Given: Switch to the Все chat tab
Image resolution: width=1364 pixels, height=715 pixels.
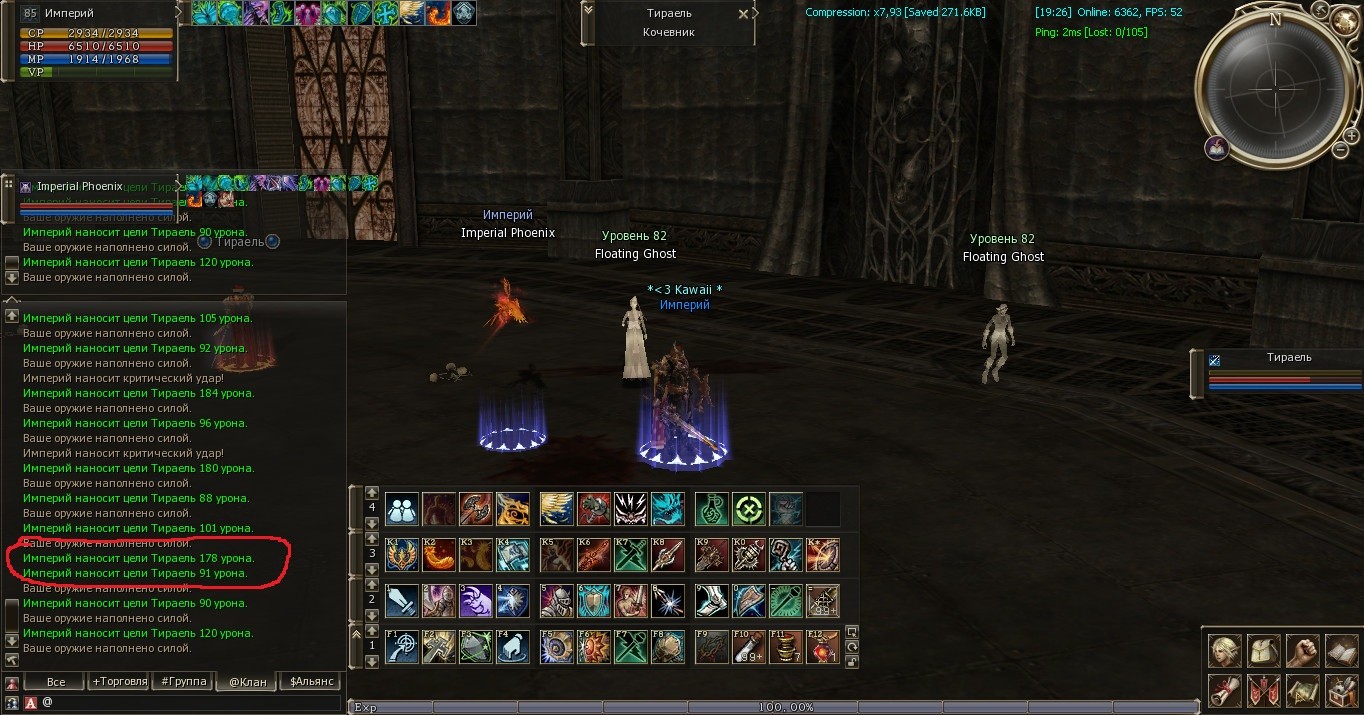Looking at the screenshot, I should (x=56, y=682).
